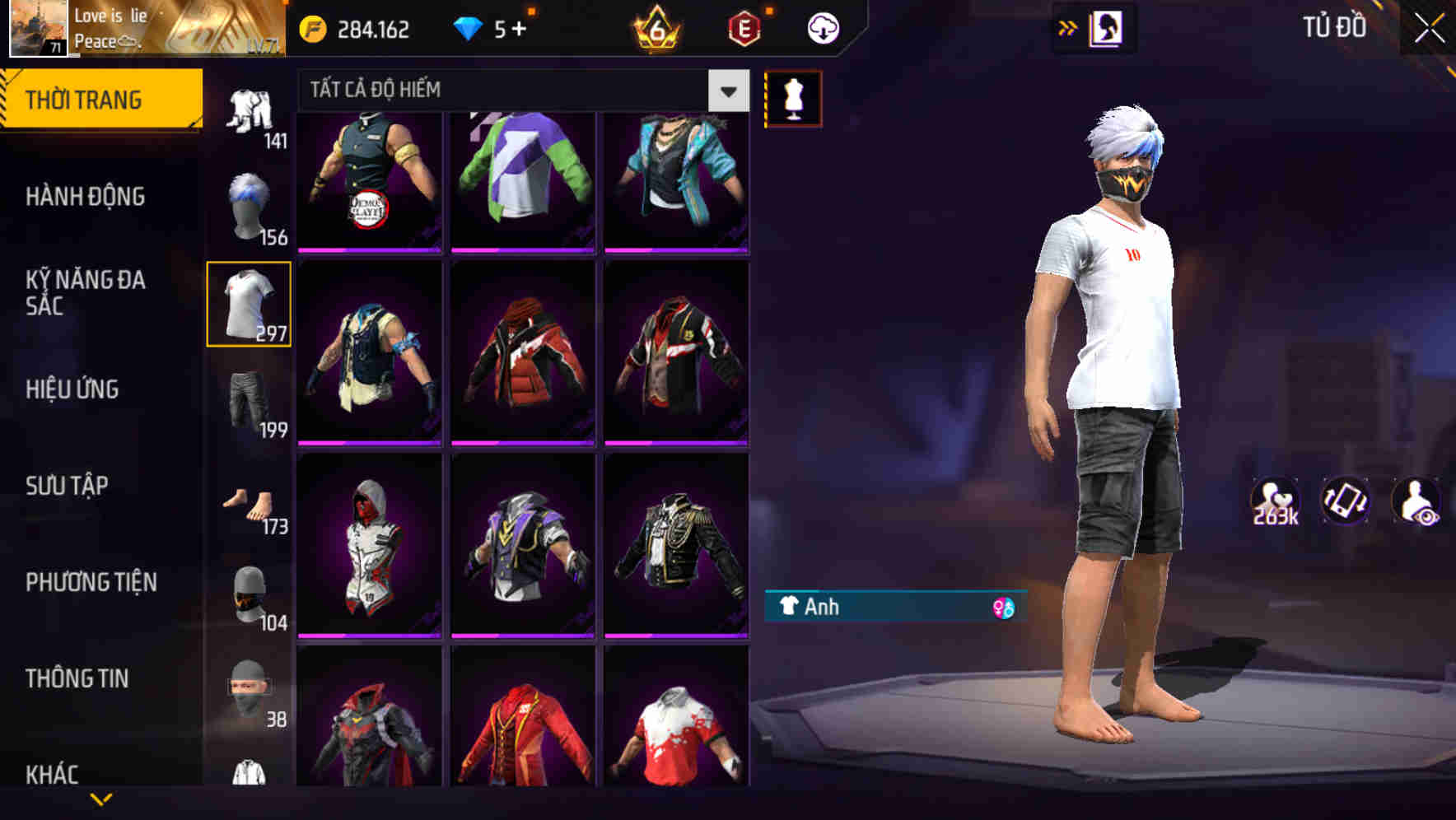
Task: Open the profile card icon near TỦ ĐỒ
Action: click(x=1108, y=26)
